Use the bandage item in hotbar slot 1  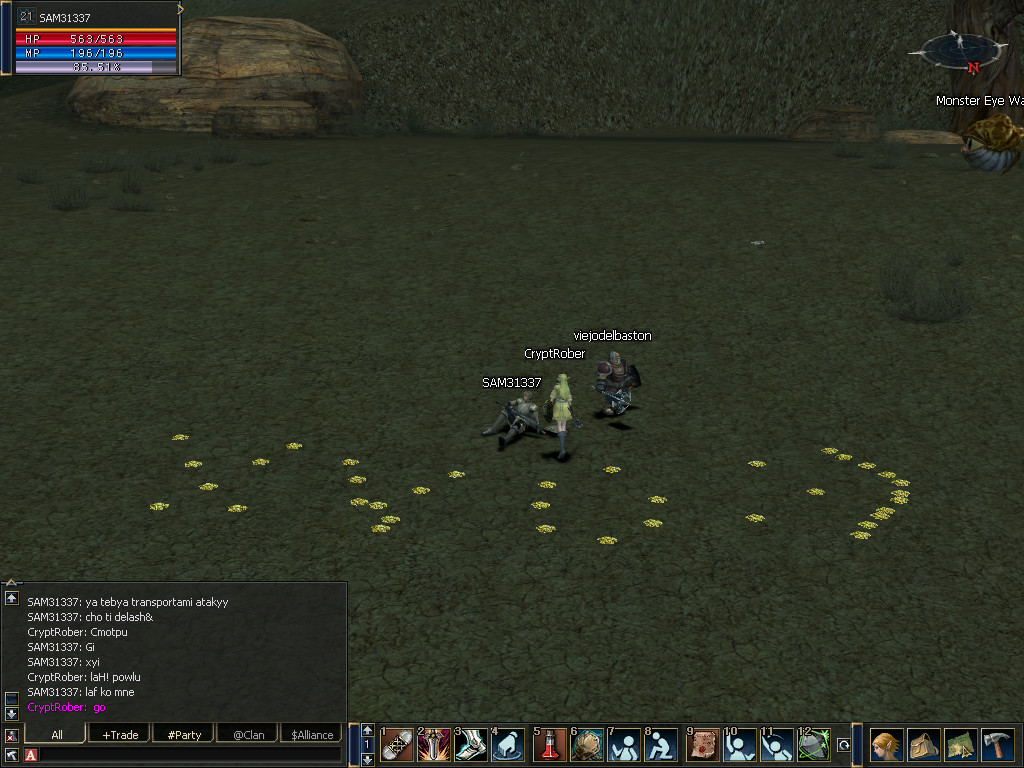click(x=398, y=745)
